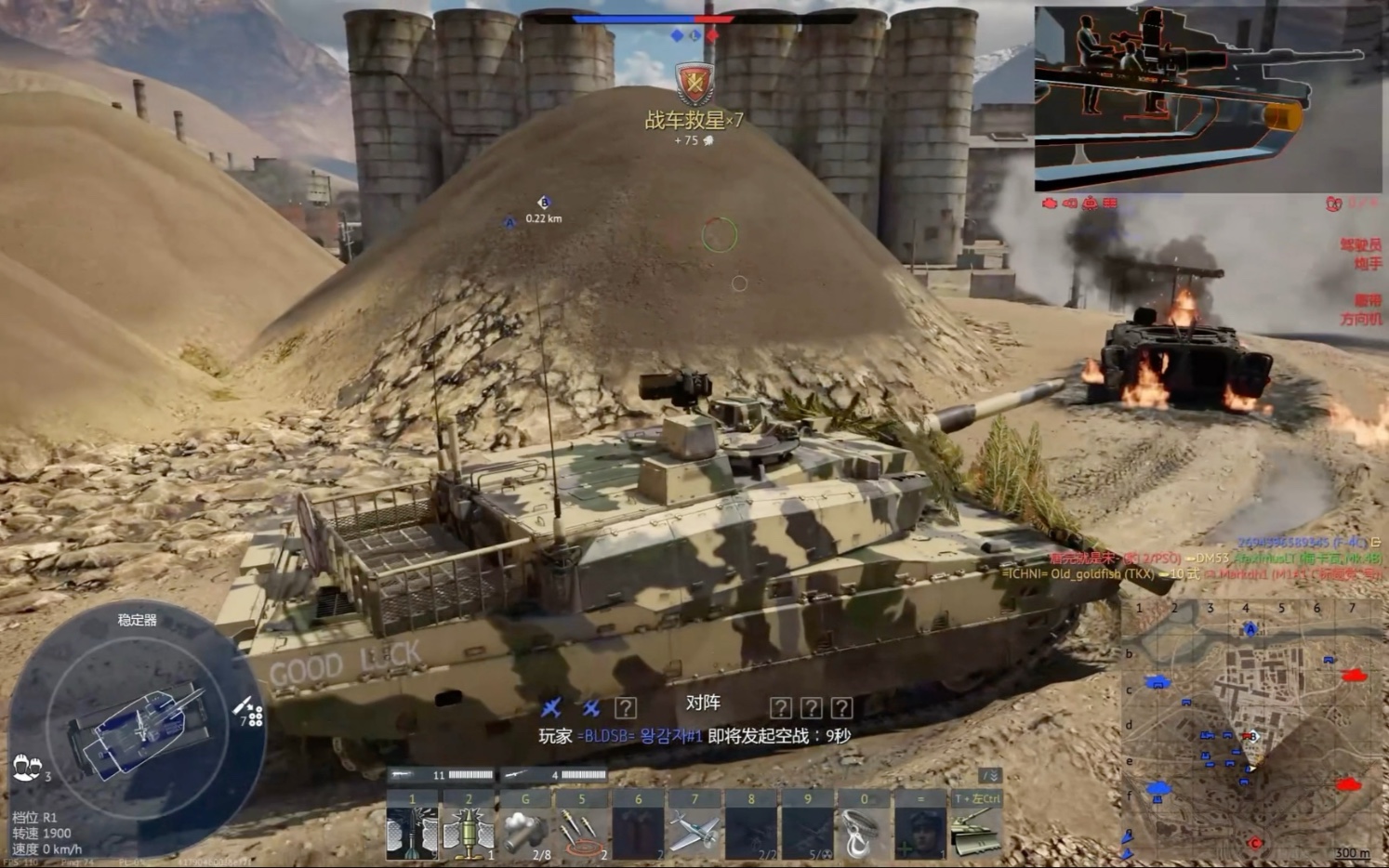1389x868 pixels.
Task: Click the 战车救星 award badge
Action: (694, 85)
